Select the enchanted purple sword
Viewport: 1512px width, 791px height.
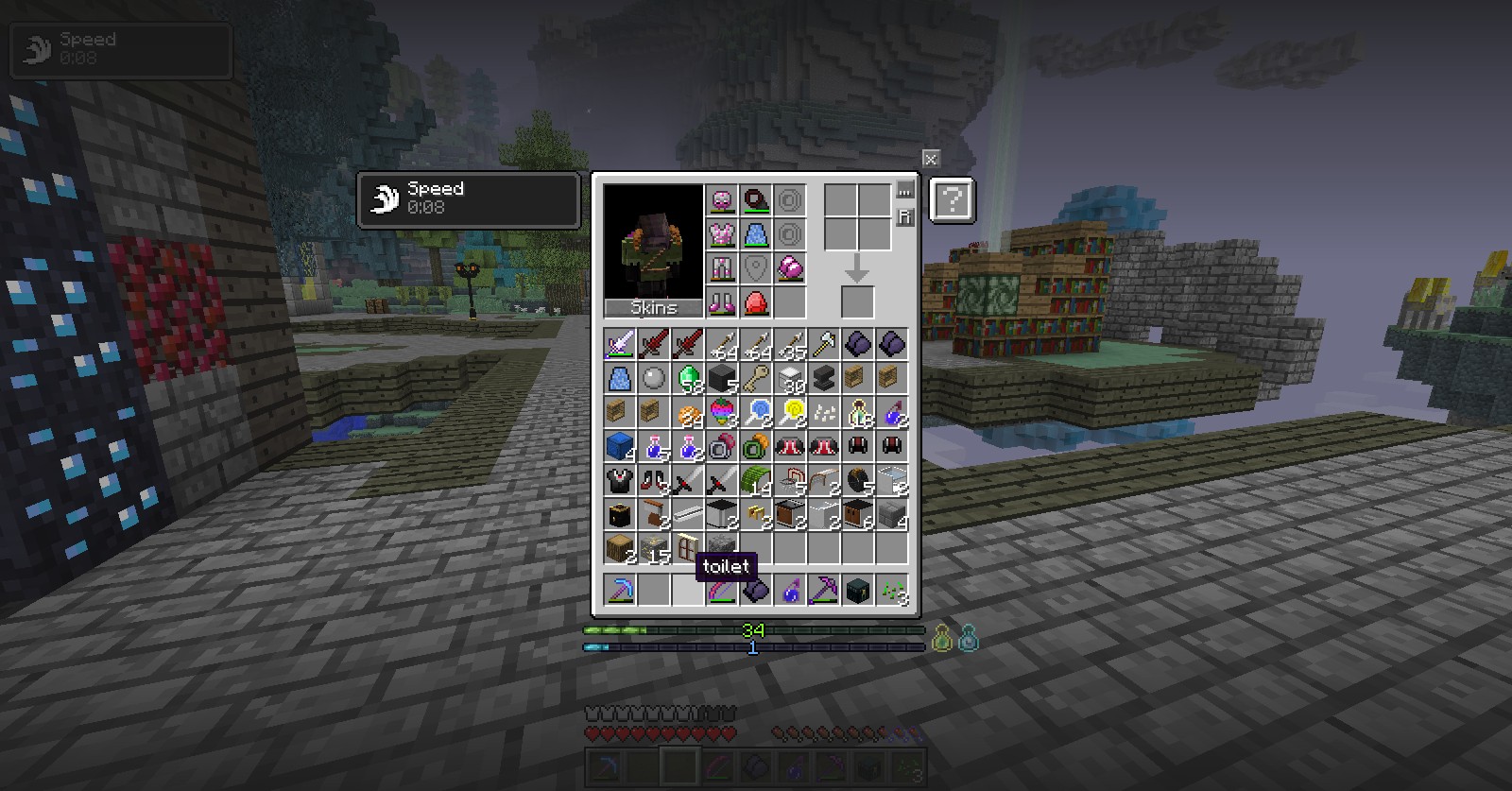(620, 344)
